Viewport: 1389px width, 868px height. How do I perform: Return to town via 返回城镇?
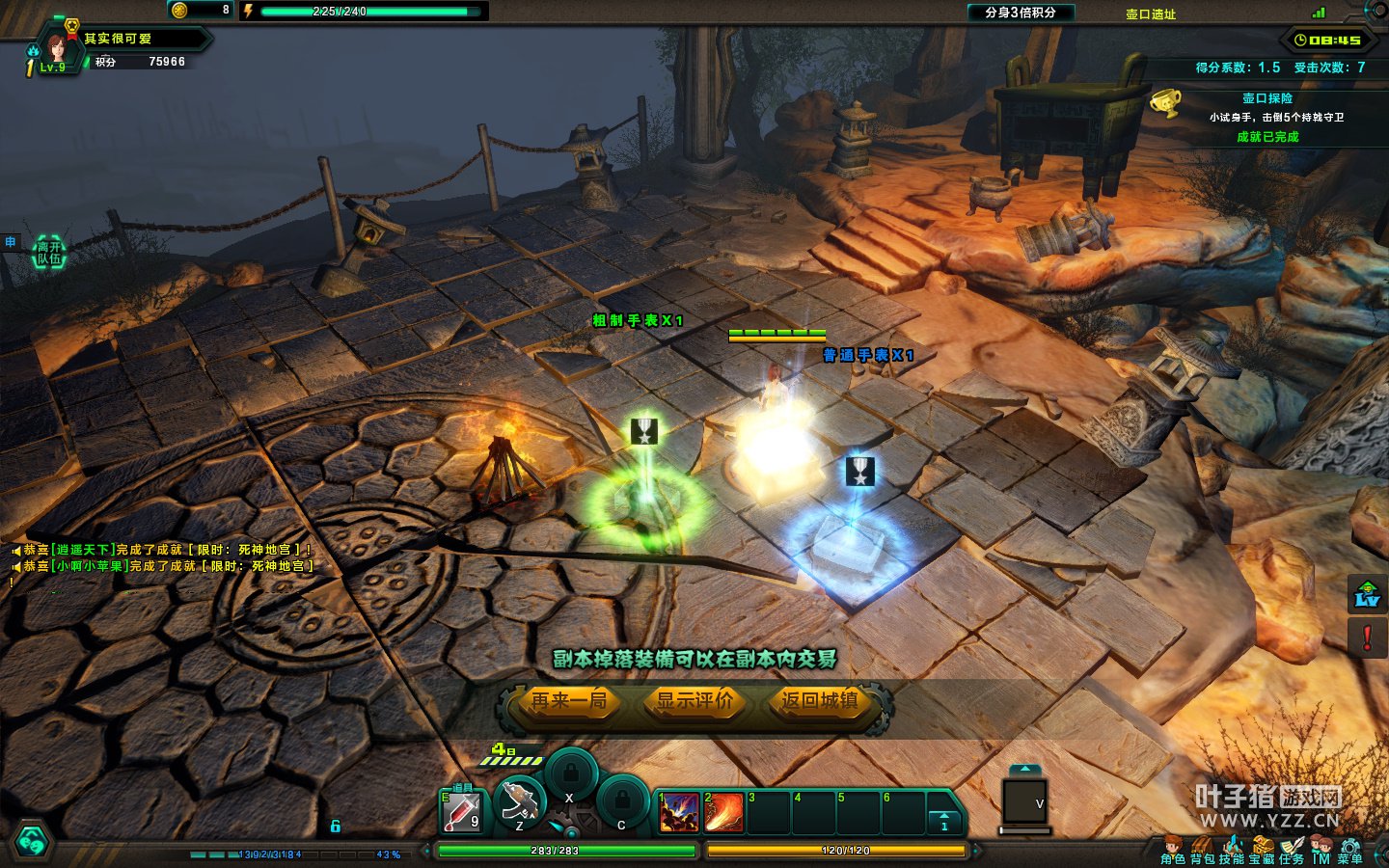[820, 701]
